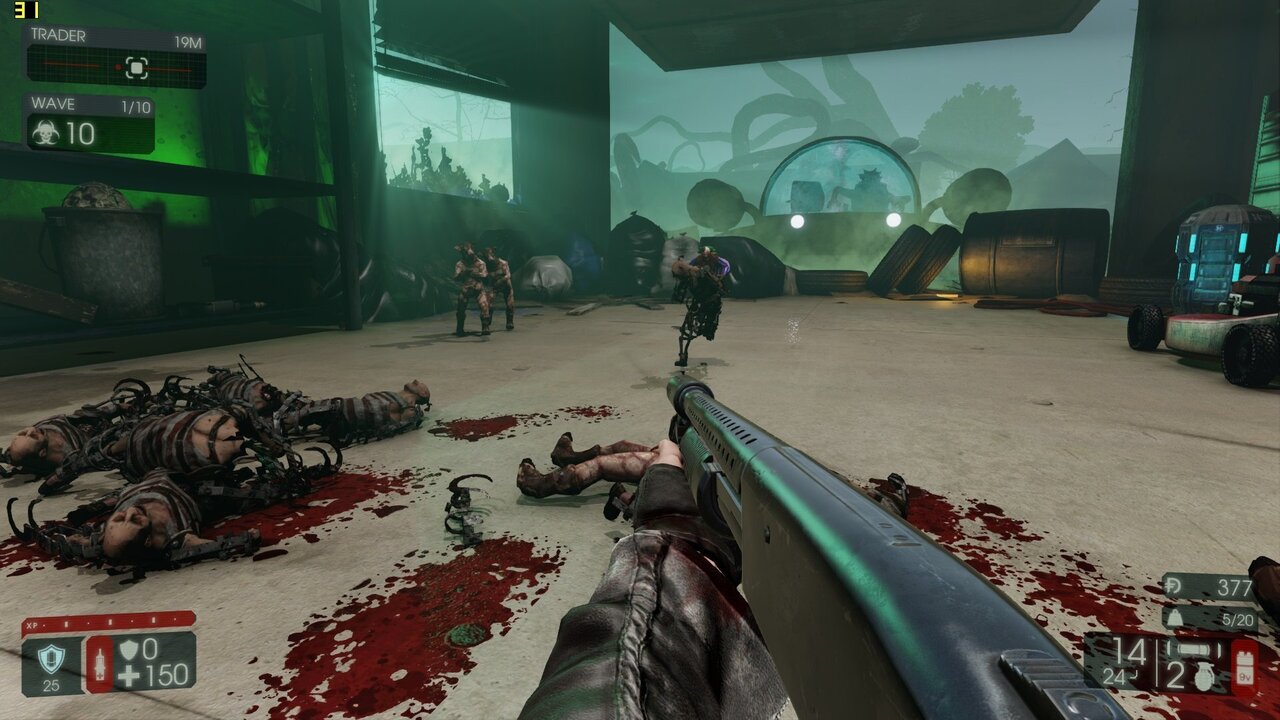This screenshot has width=1280, height=720.
Task: Toggle the small armor shield icon near 0
Action: pos(129,650)
